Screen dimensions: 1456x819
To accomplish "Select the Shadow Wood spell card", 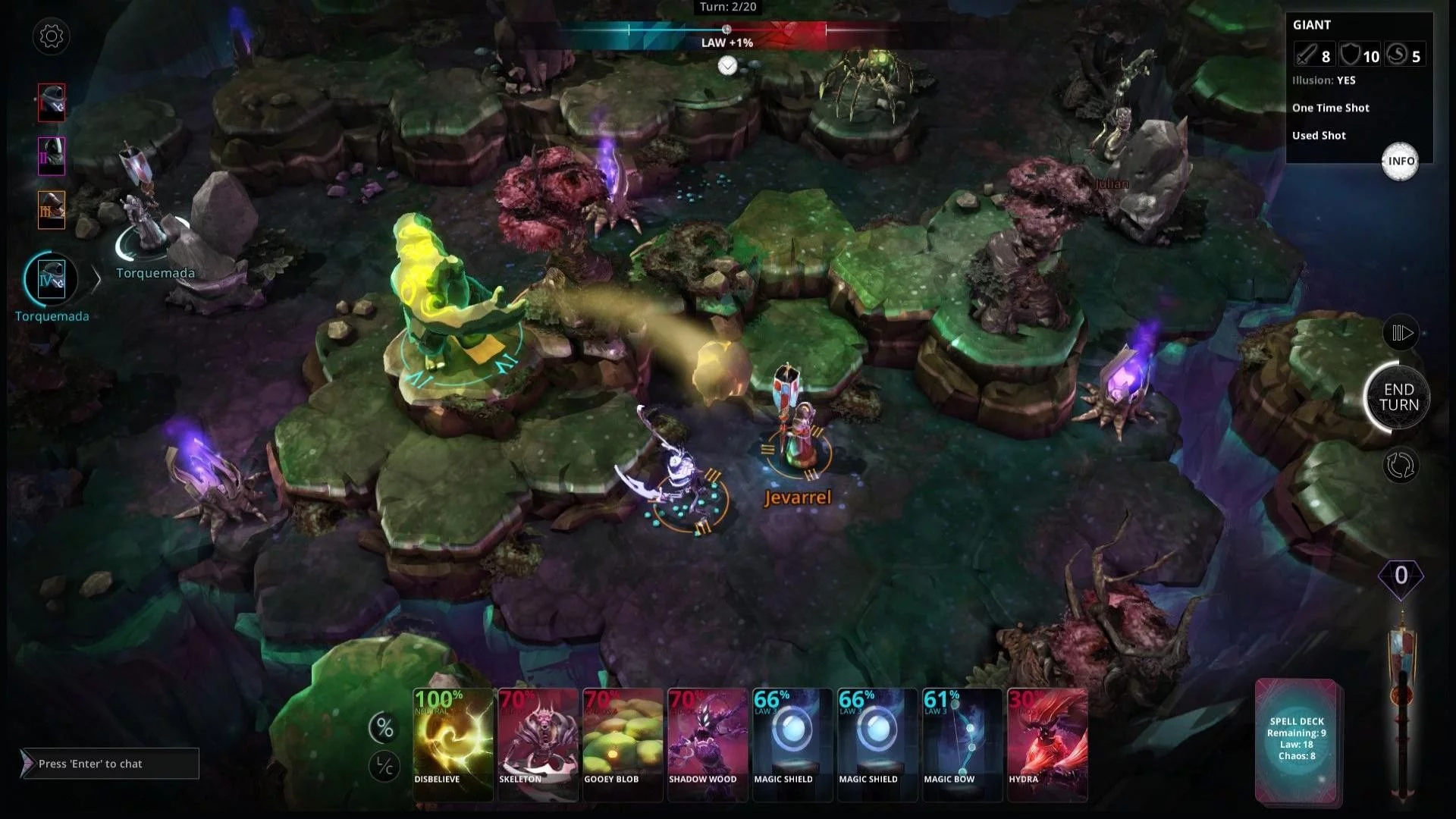I will tap(708, 743).
